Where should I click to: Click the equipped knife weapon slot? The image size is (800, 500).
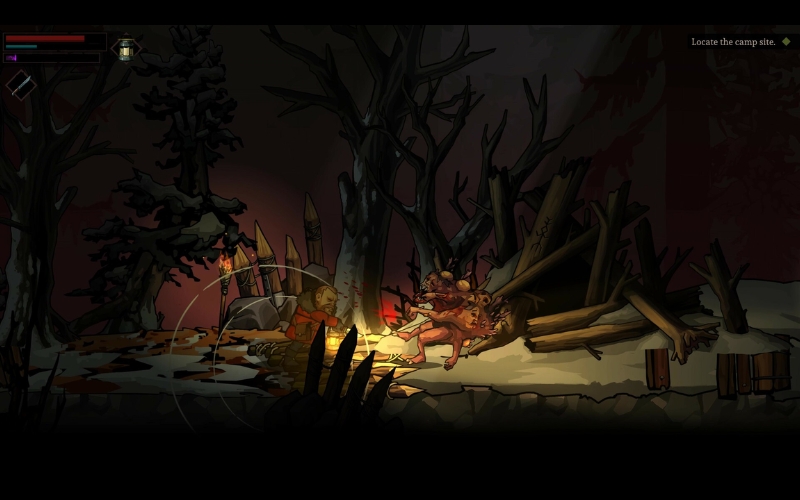[21, 84]
